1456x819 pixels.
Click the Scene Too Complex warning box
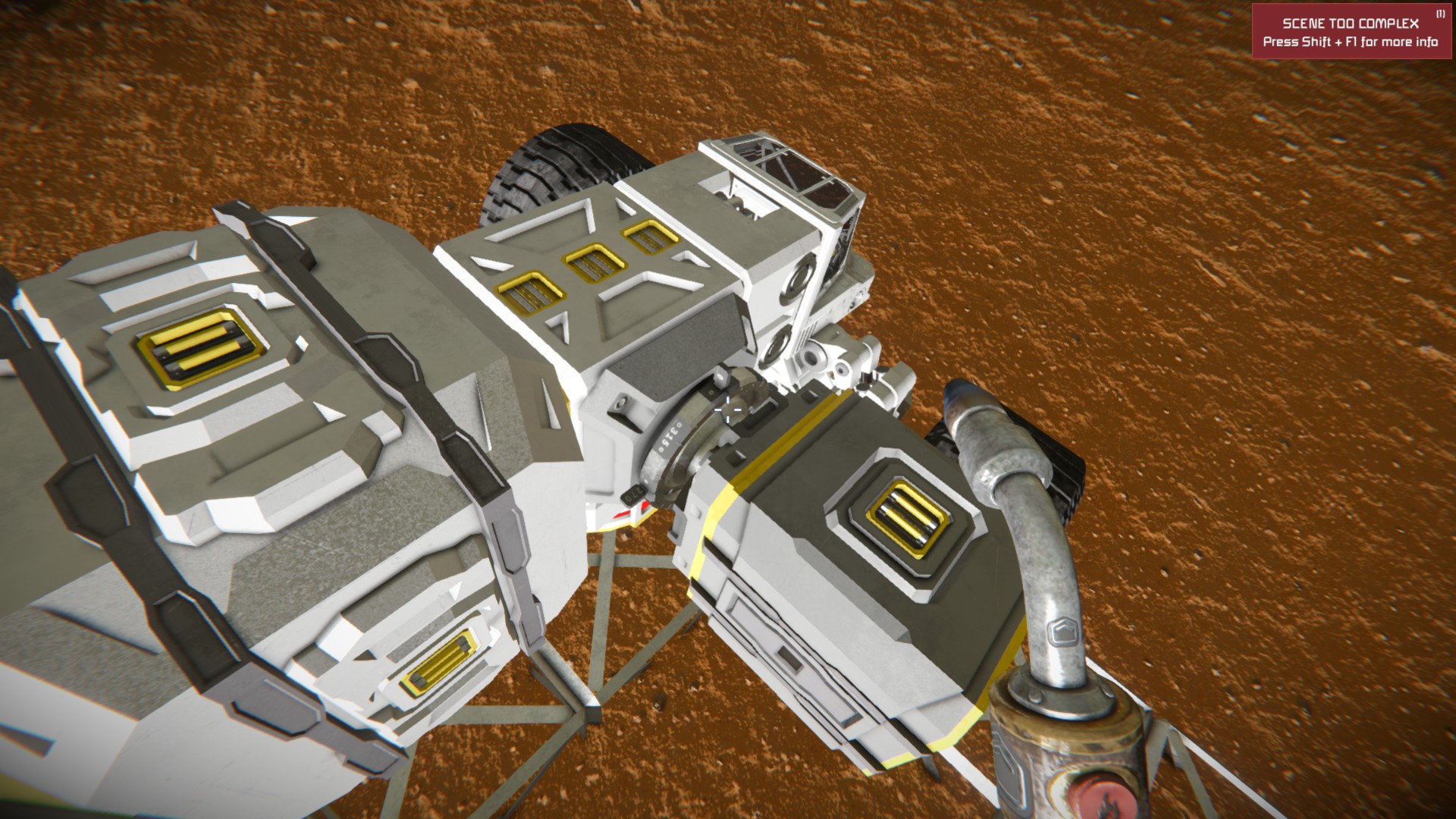point(1350,32)
